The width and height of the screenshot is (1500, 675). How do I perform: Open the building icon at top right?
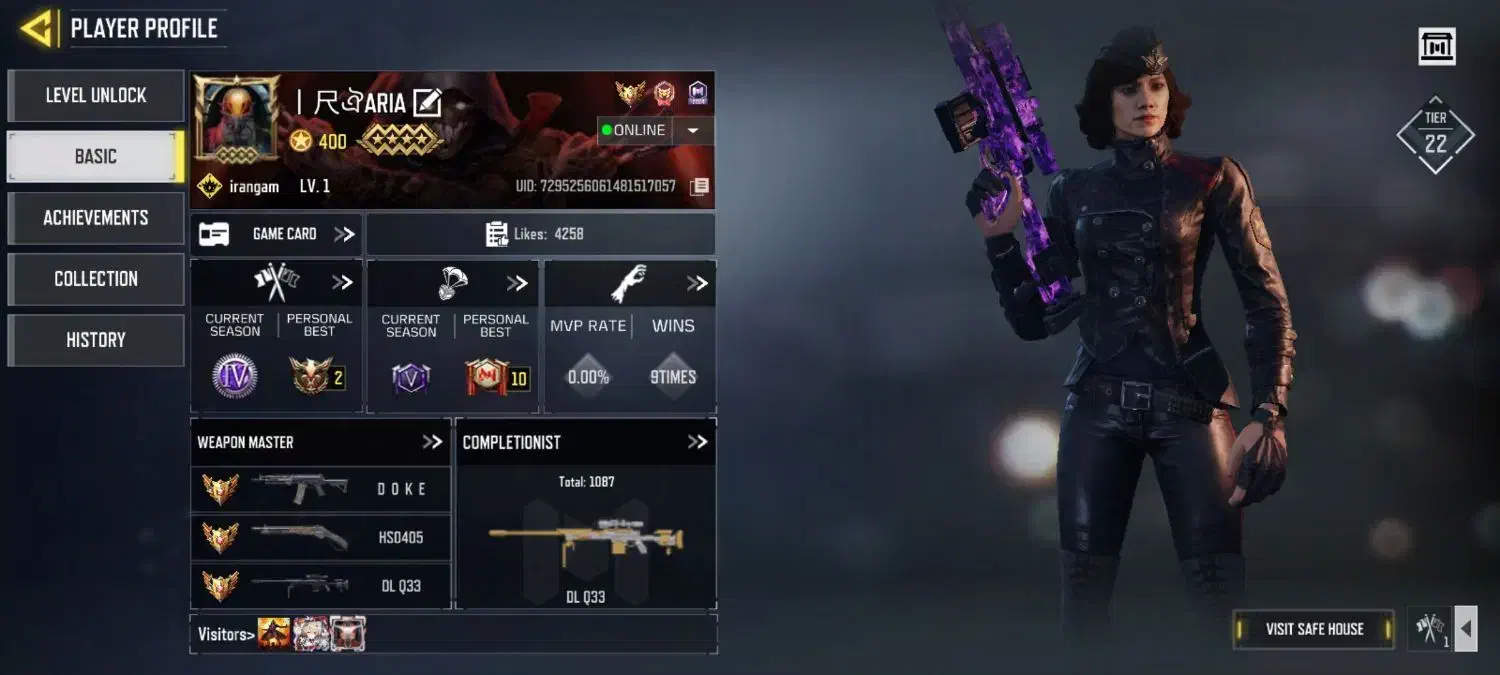1437,47
